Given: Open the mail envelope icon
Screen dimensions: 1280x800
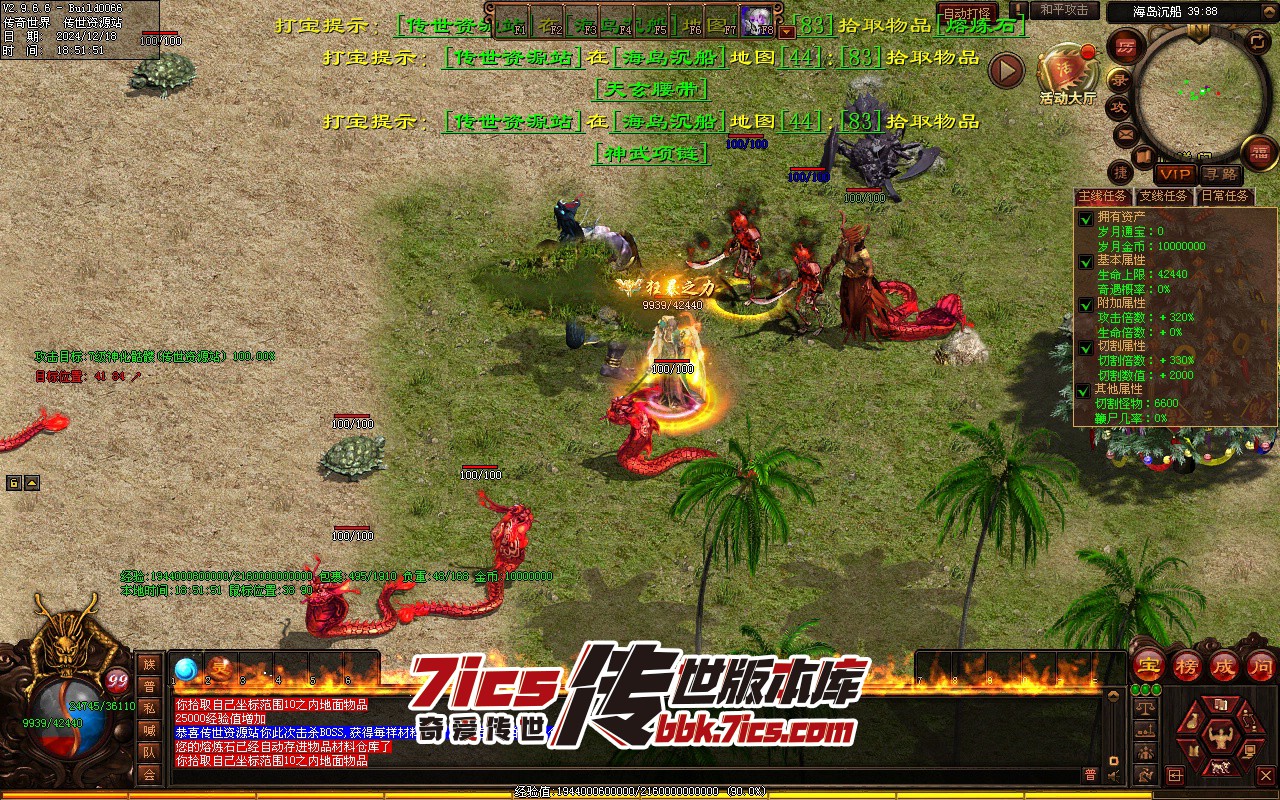Looking at the screenshot, I should point(1126,133).
